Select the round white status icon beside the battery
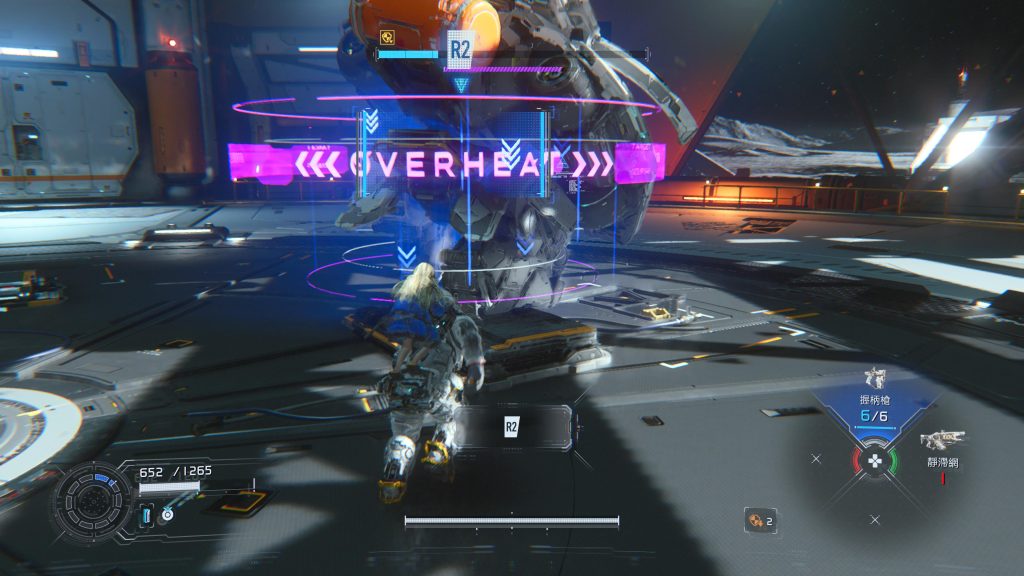 [166, 515]
